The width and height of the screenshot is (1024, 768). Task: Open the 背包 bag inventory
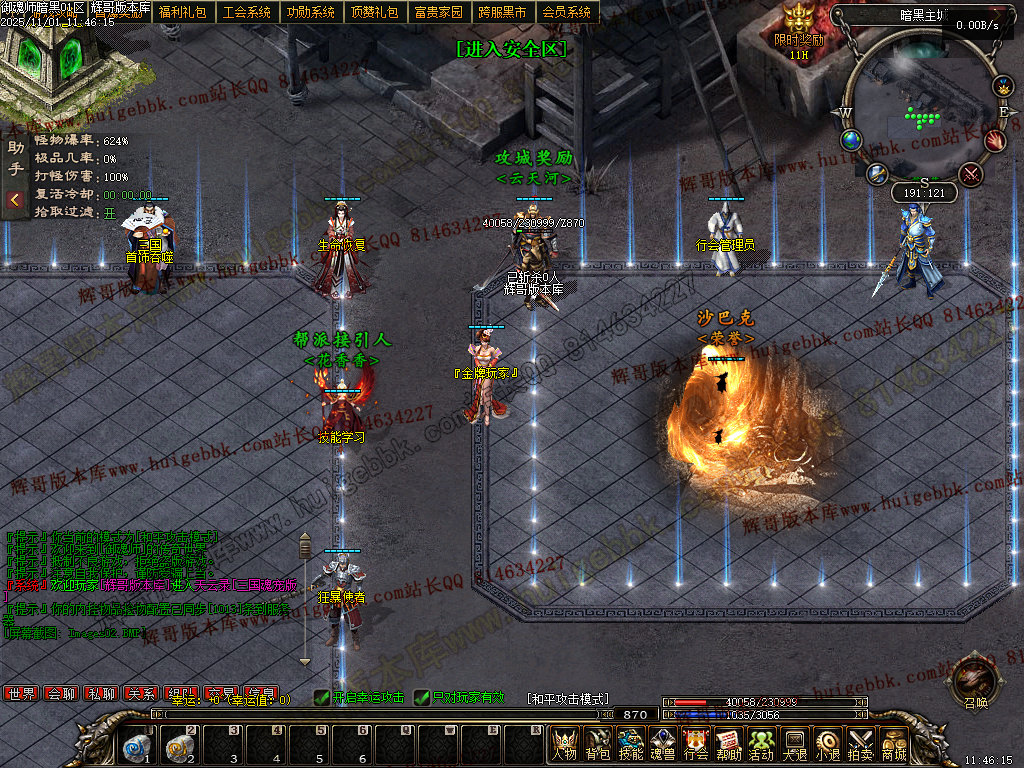tap(597, 744)
